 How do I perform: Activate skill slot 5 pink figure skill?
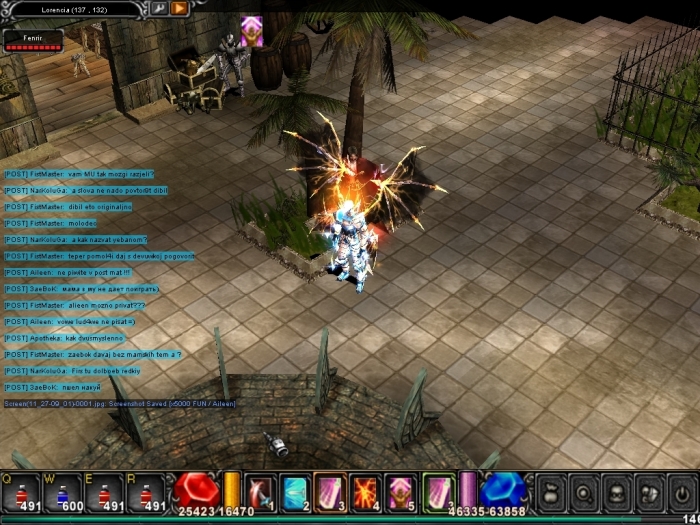click(x=400, y=492)
